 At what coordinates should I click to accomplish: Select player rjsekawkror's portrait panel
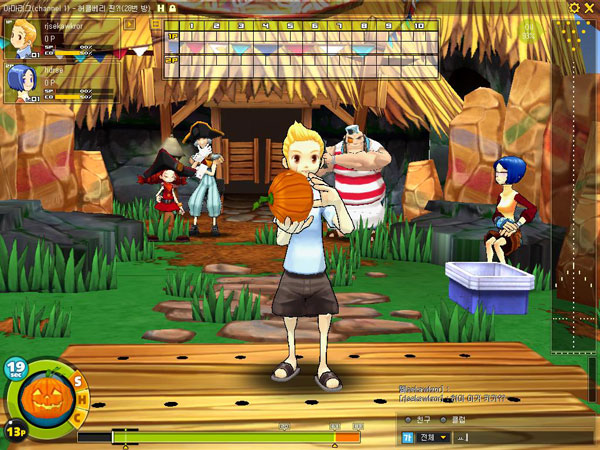coord(60,39)
